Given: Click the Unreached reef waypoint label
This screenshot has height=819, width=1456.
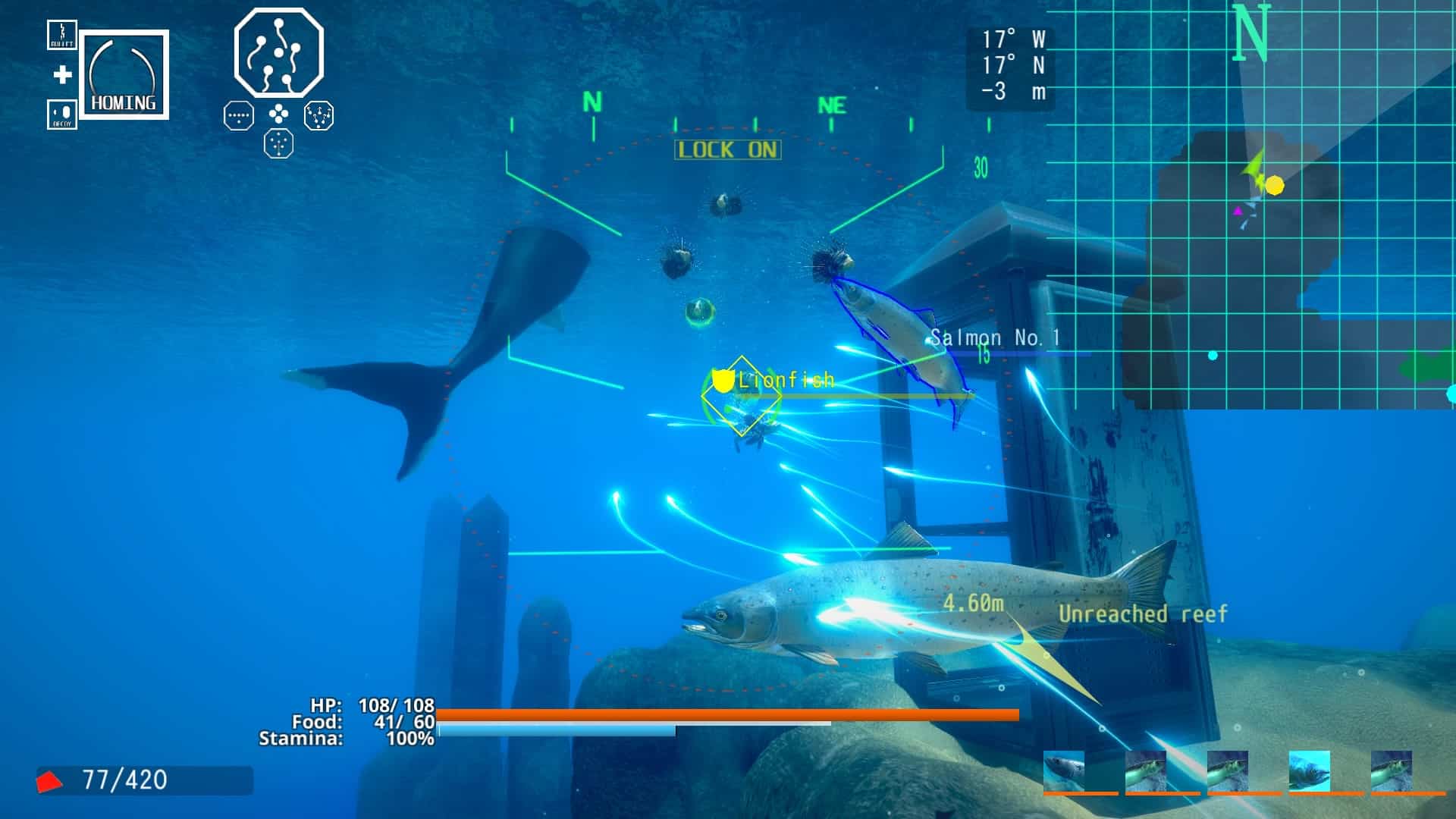Looking at the screenshot, I should pyautogui.click(x=1143, y=613).
